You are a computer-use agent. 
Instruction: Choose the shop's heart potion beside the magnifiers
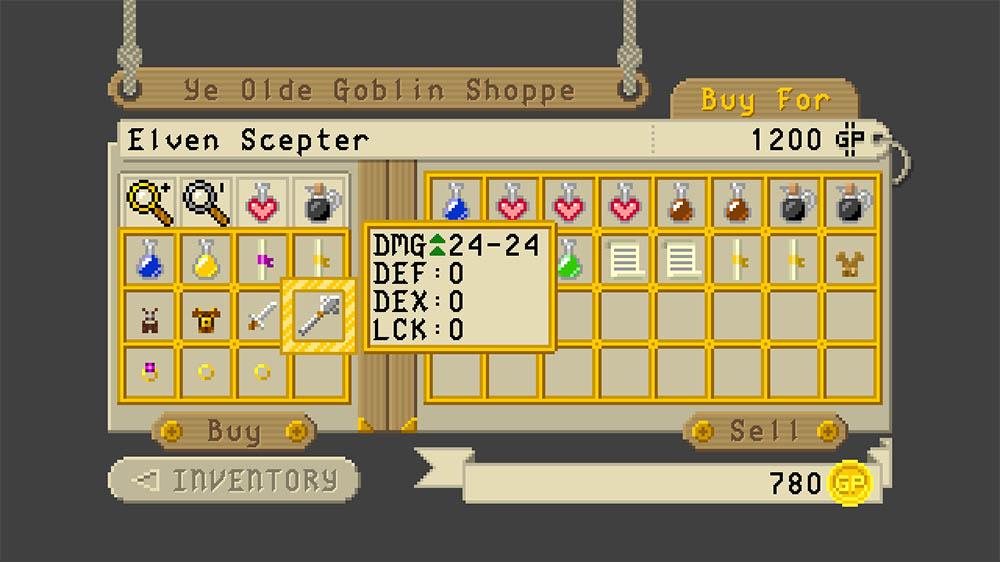(x=263, y=203)
